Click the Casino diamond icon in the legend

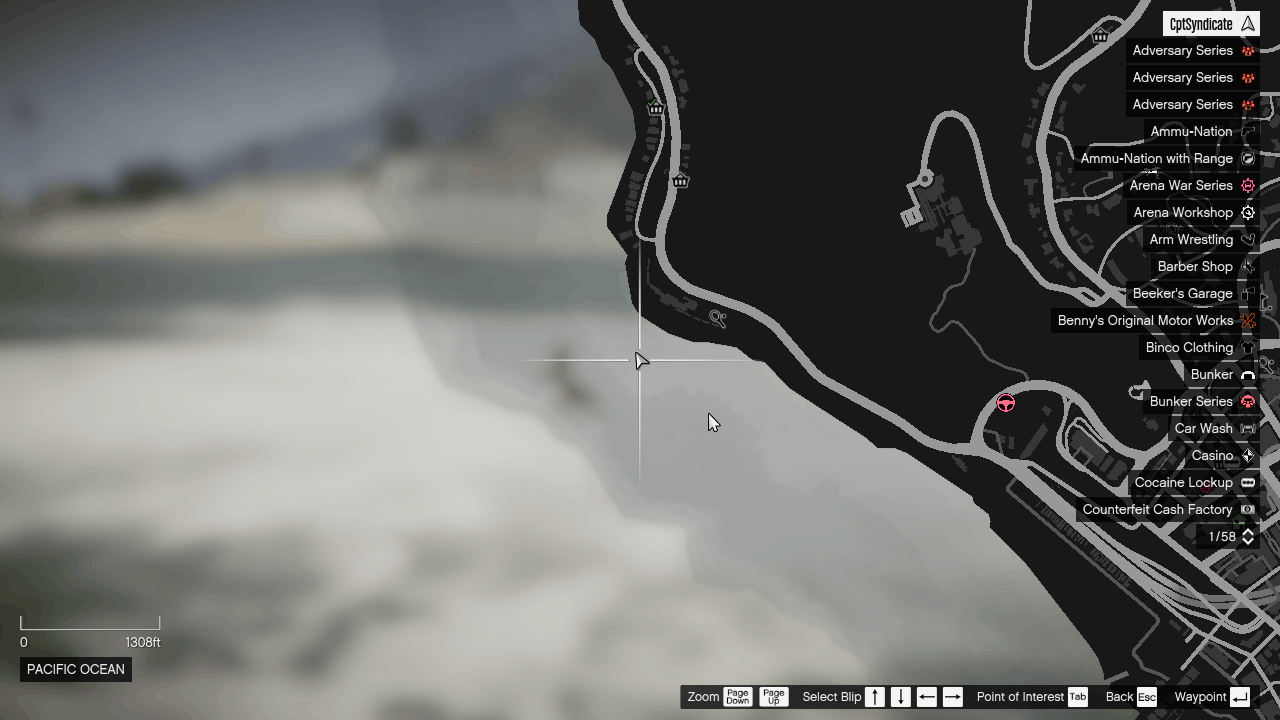tap(1247, 455)
